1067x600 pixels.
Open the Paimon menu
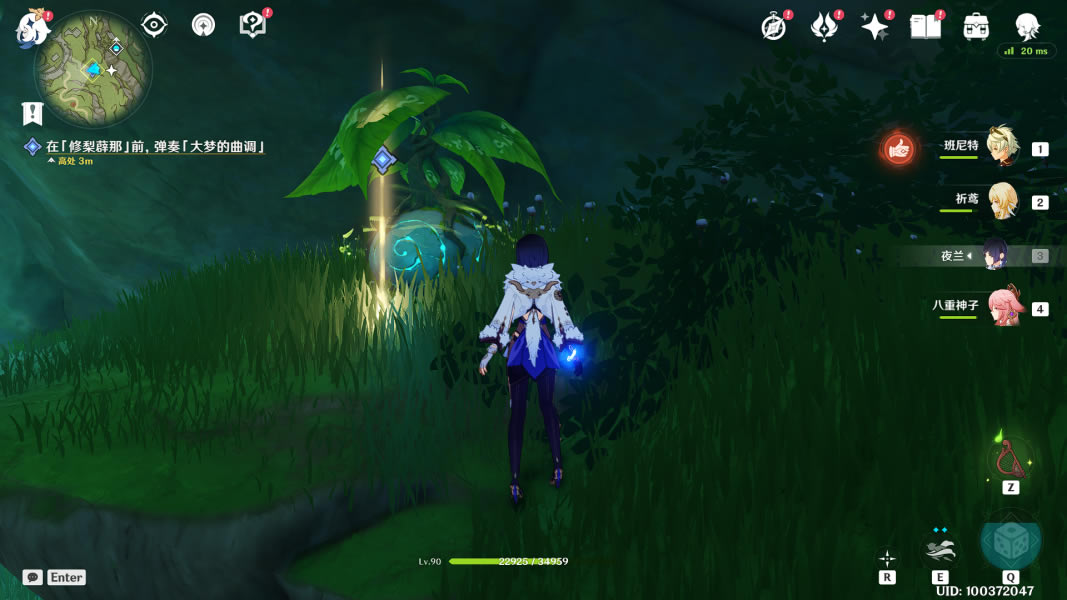coord(33,27)
